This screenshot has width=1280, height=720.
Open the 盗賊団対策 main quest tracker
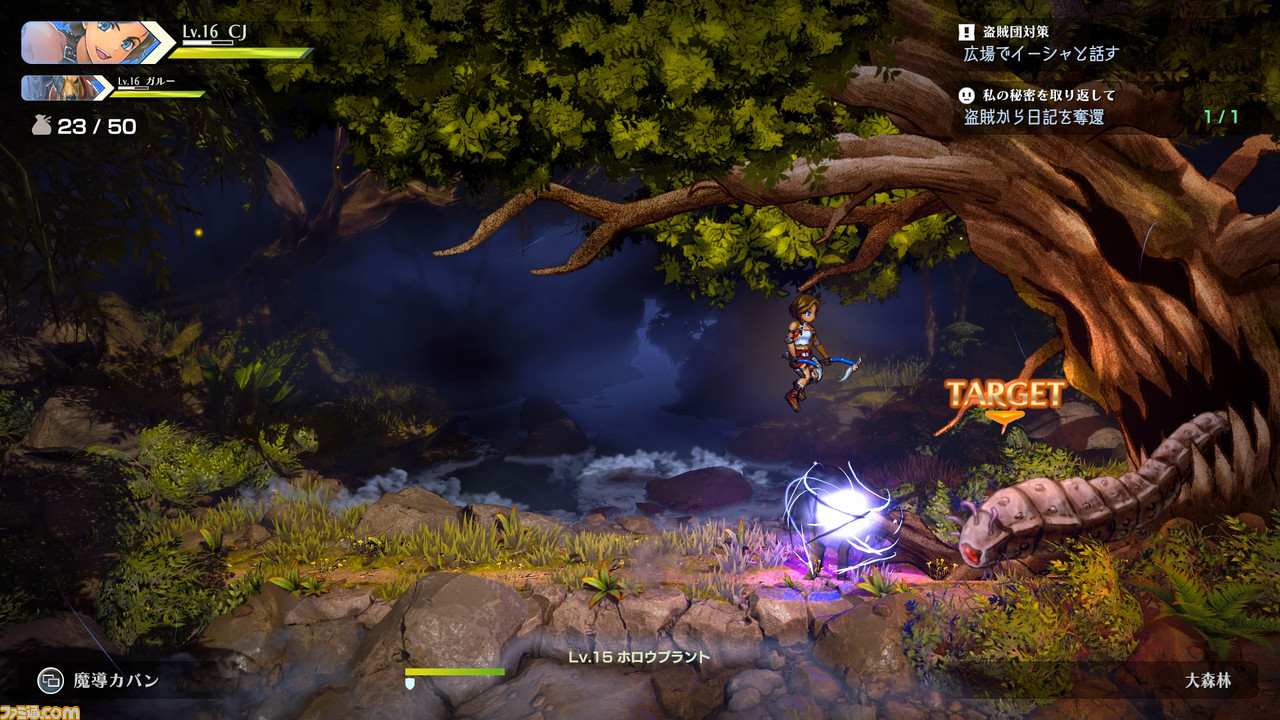pos(1040,43)
